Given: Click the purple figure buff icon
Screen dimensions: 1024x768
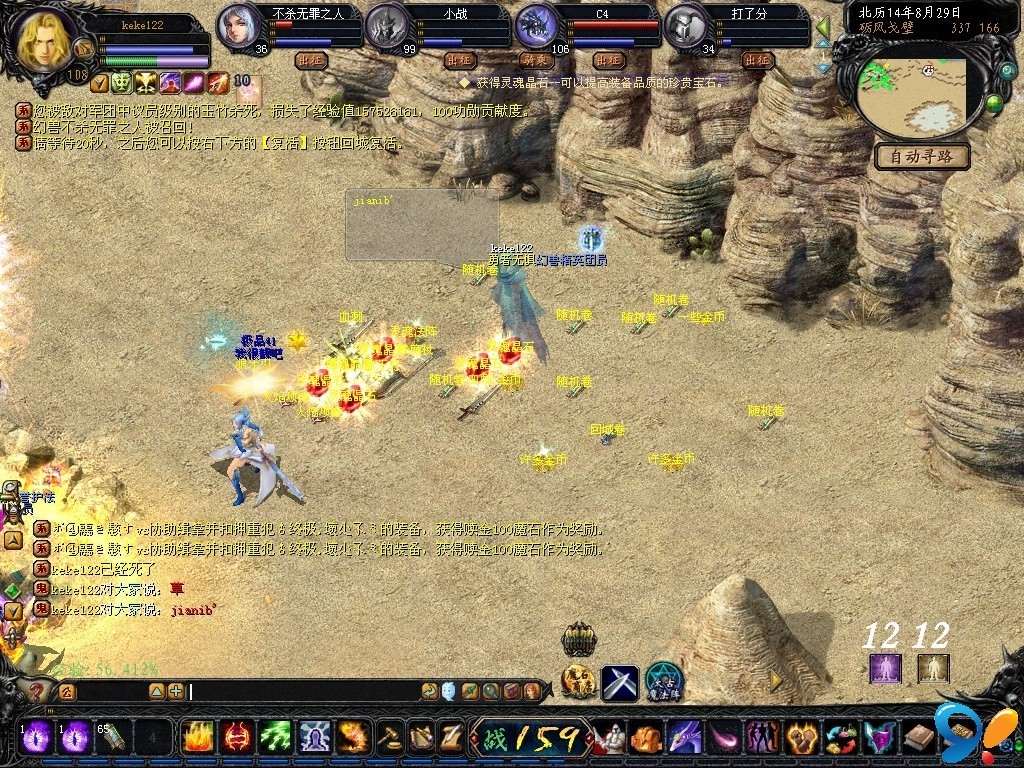Looking at the screenshot, I should pyautogui.click(x=885, y=667).
